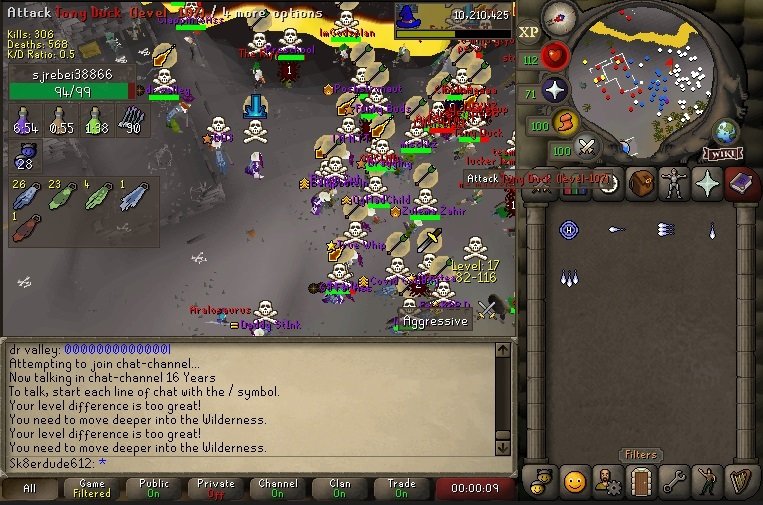Activate the special attack orb
Image resolution: width=763 pixels, height=505 pixels.
pos(587,147)
